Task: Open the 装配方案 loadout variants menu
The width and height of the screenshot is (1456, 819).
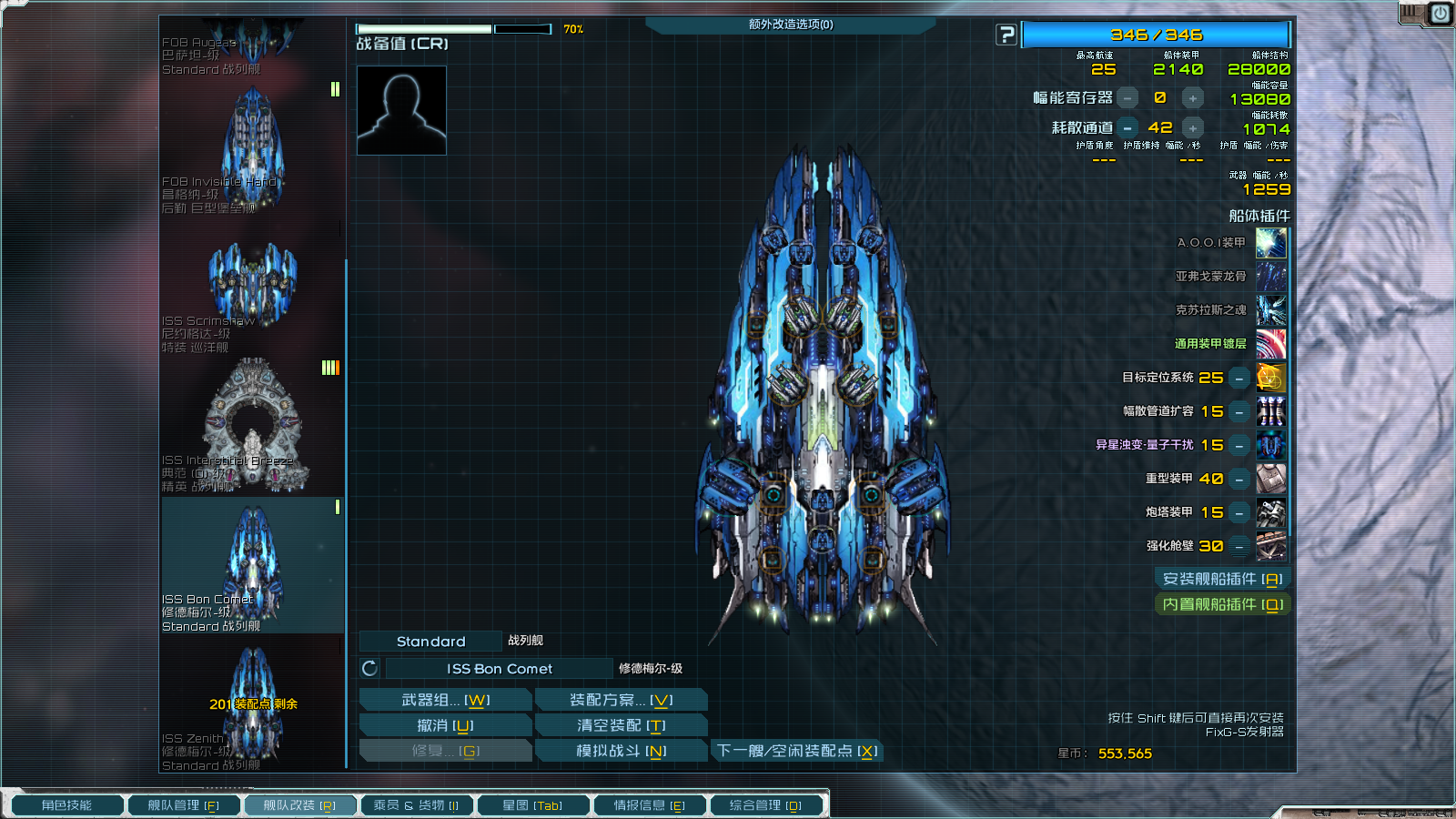Action: [x=621, y=700]
